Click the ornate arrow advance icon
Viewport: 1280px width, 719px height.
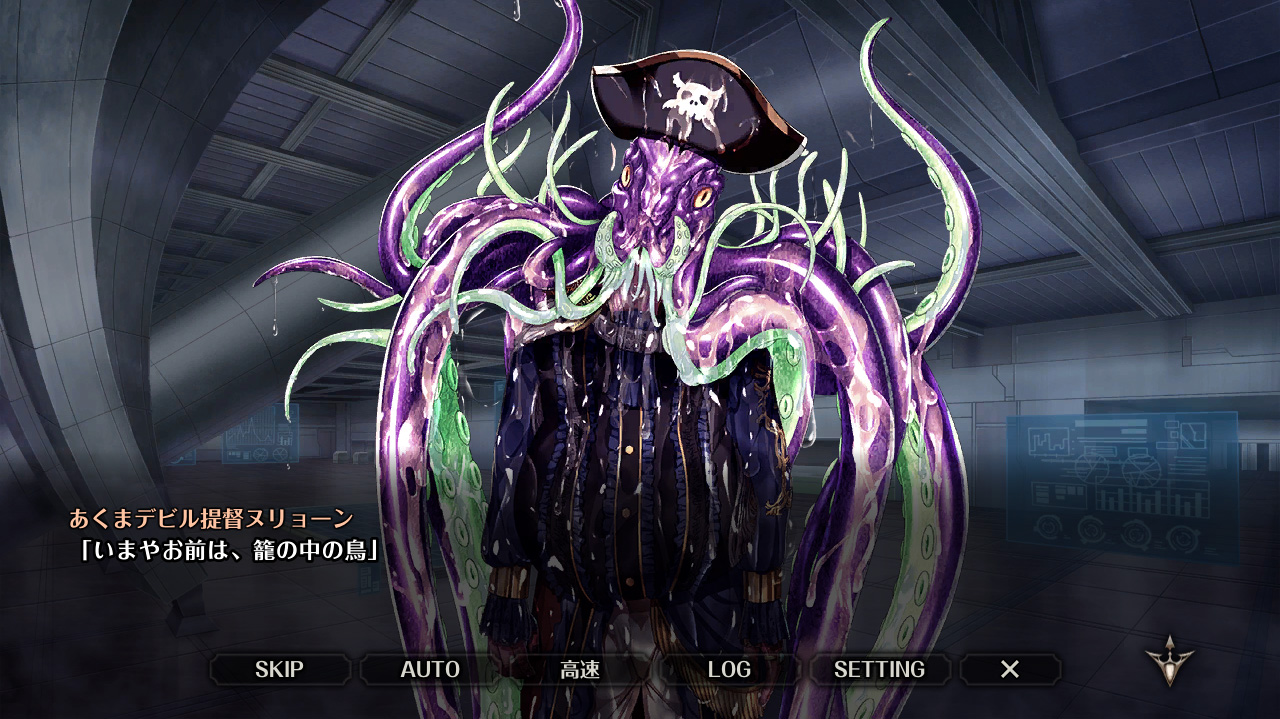click(1169, 661)
